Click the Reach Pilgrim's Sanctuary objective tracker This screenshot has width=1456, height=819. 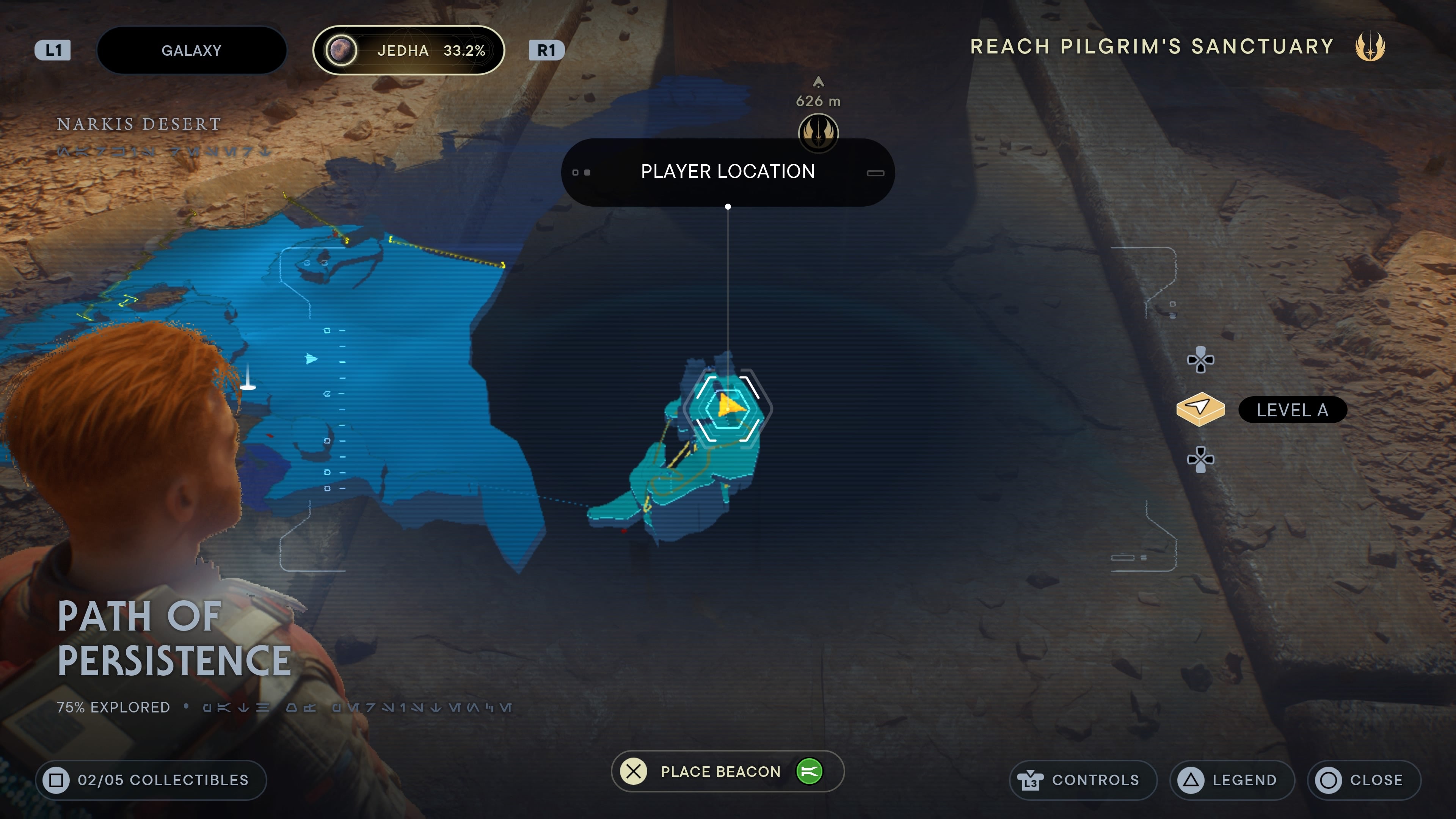coord(1176,46)
